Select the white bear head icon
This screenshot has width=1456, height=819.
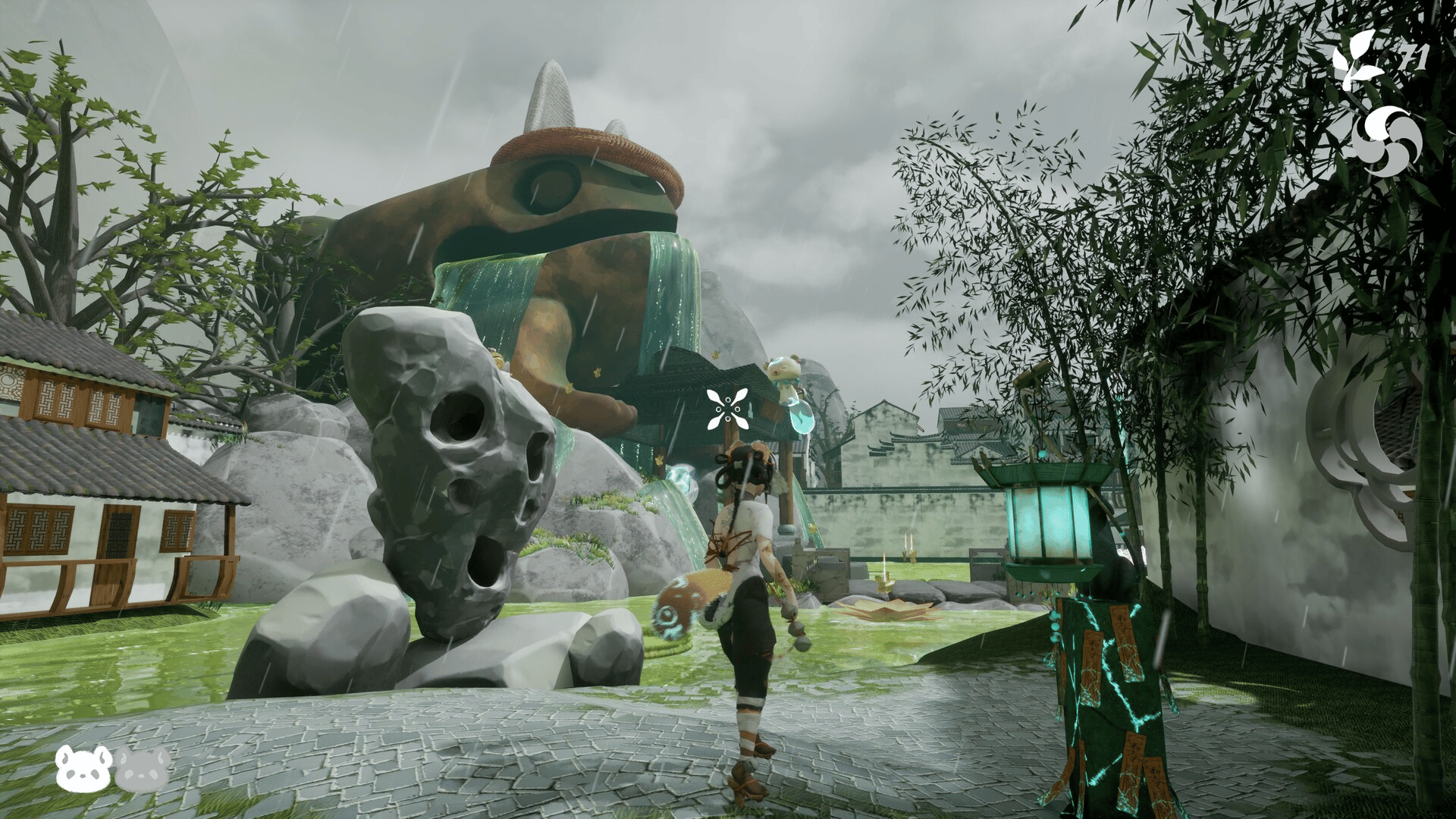click(83, 767)
